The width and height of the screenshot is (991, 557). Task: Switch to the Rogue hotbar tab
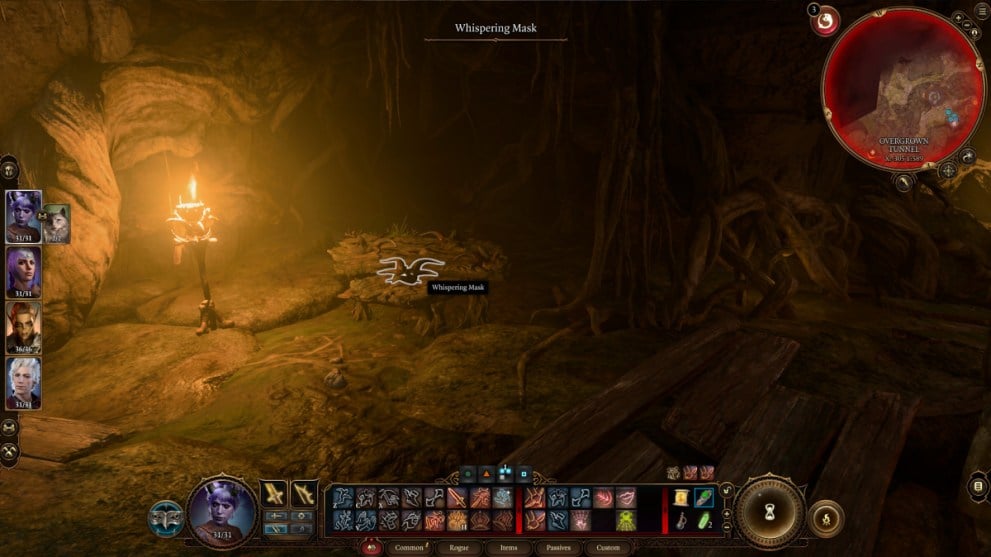click(x=458, y=548)
